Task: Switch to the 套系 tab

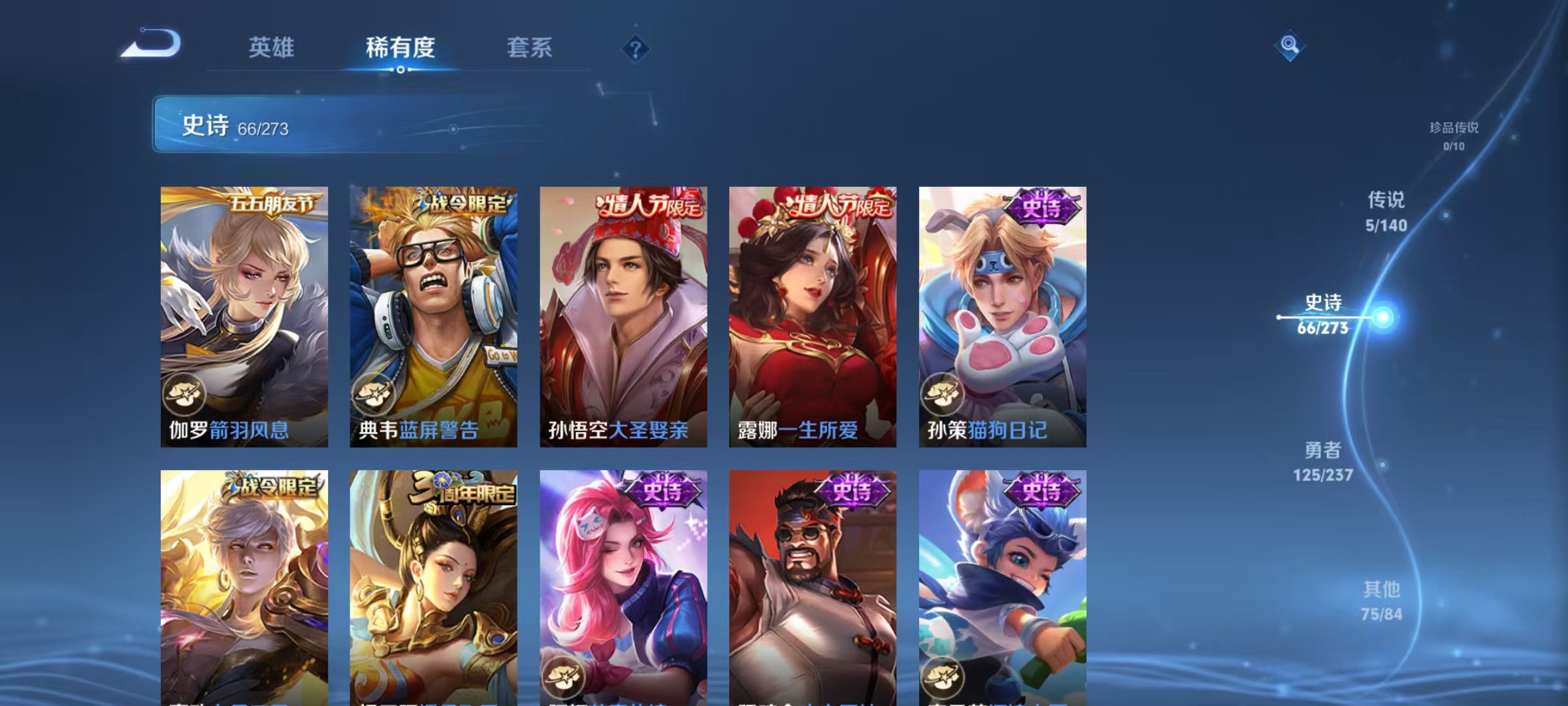Action: (529, 48)
